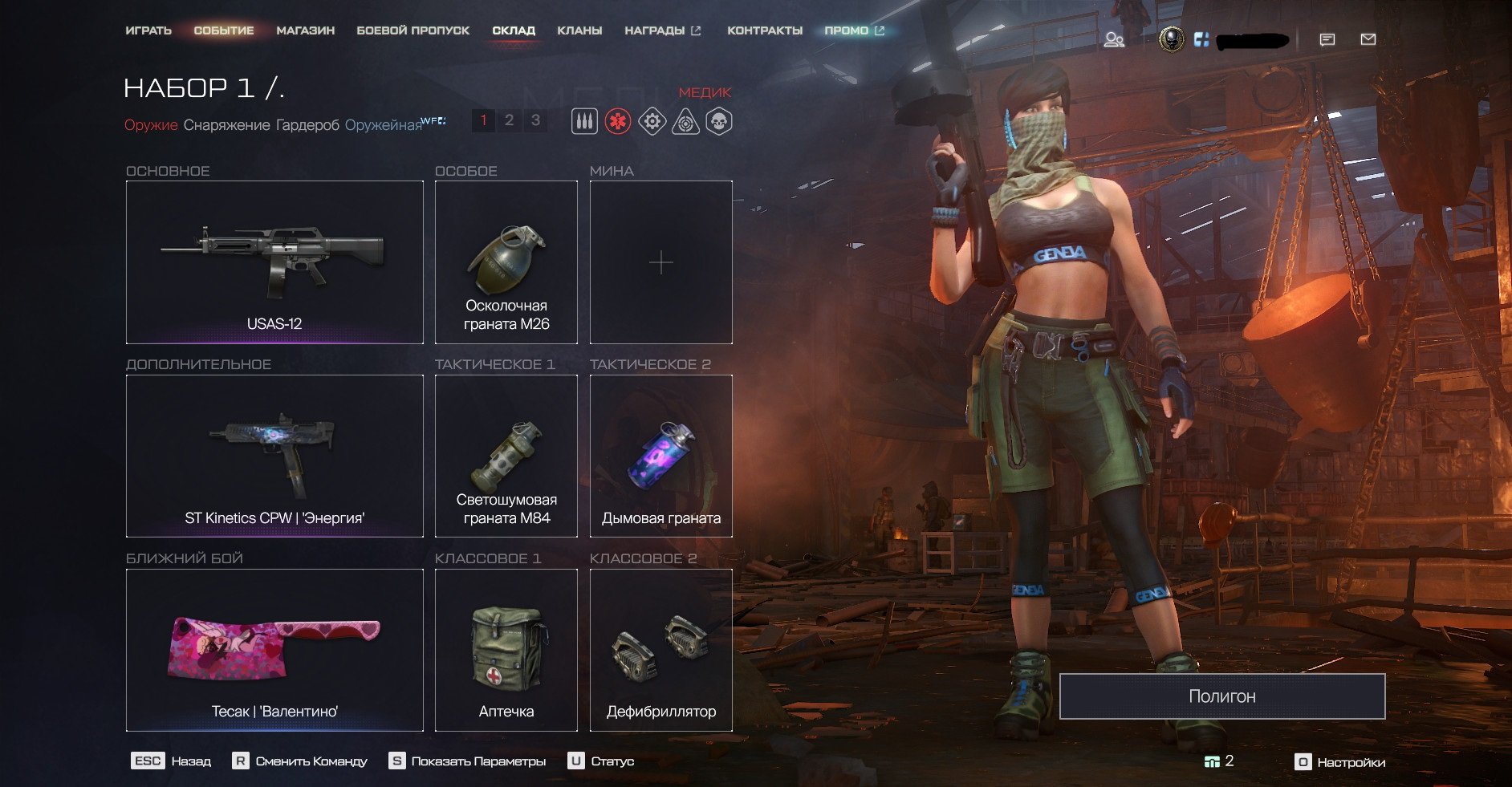The image size is (1512, 787).
Task: Select the Дефибриллятор slot
Action: 660,650
